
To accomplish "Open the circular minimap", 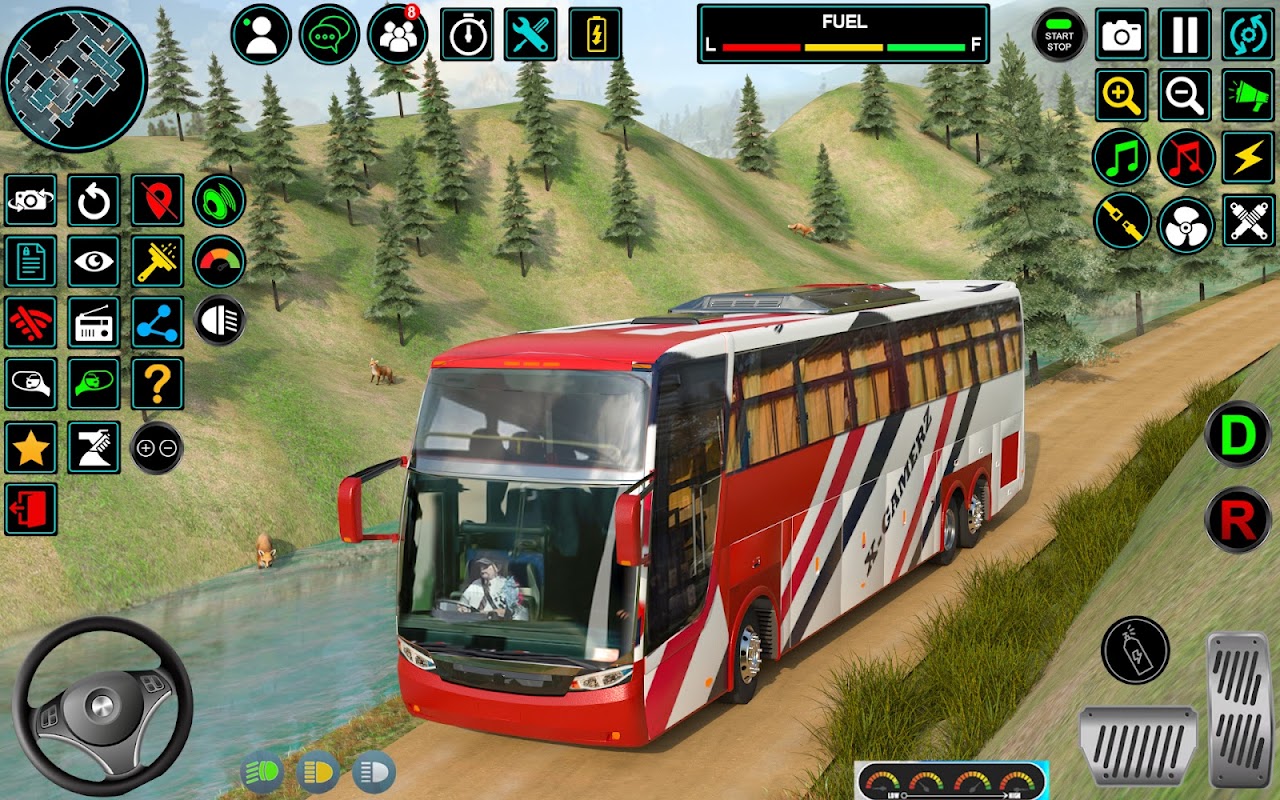I will point(74,79).
